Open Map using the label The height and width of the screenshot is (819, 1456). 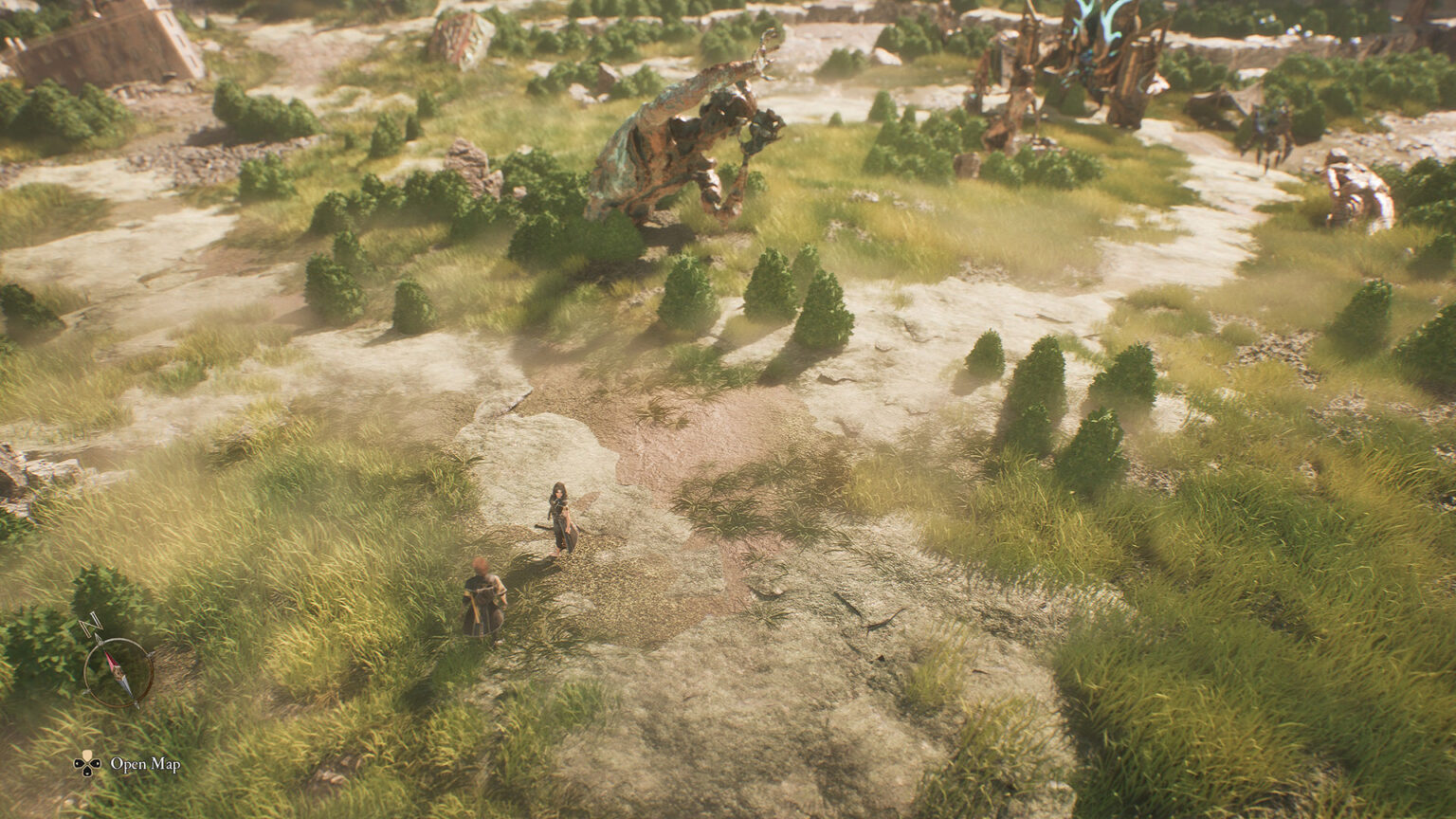[144, 764]
